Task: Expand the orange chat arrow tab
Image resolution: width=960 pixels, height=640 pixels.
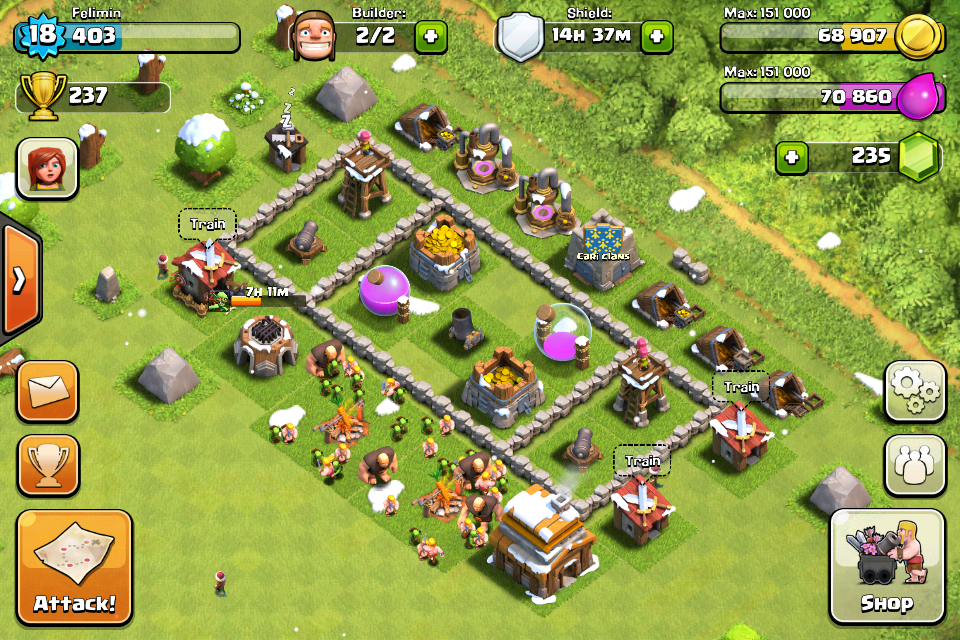Action: [x=19, y=279]
